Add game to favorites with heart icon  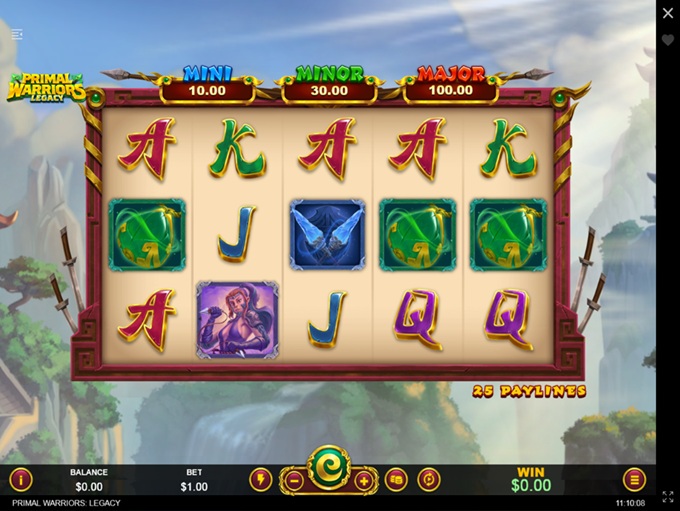point(668,40)
